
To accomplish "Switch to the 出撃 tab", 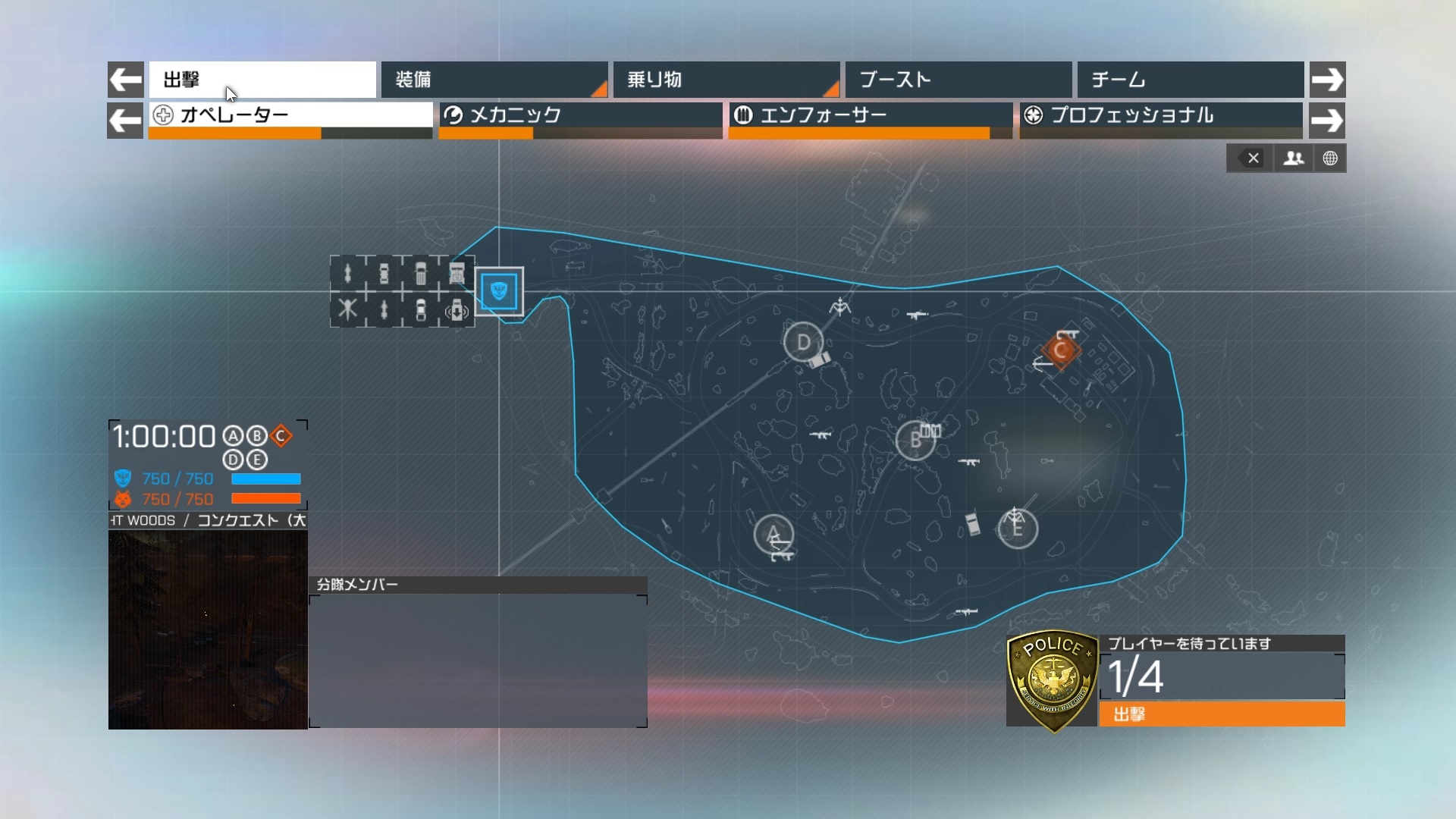I will pyautogui.click(x=262, y=80).
